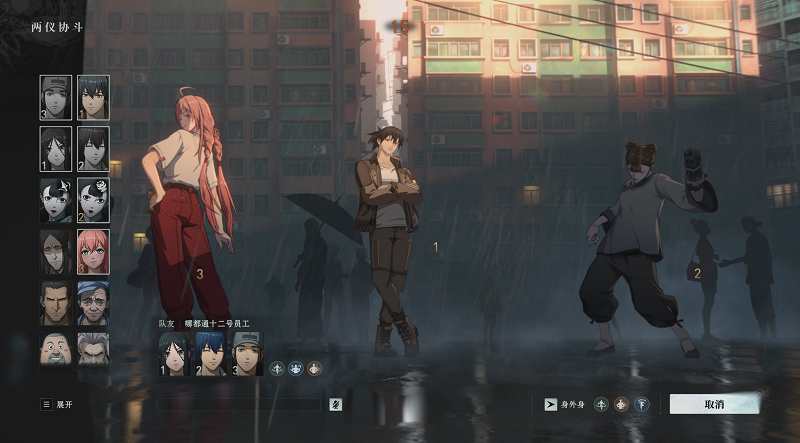Viewport: 800px width, 443px height.
Task: Toggle the muted microphone icon
Action: pyautogui.click(x=336, y=404)
